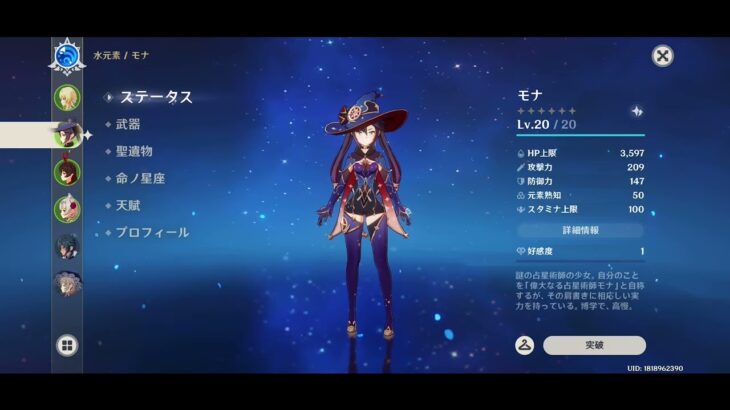Close the character screen with the X button

(x=662, y=56)
